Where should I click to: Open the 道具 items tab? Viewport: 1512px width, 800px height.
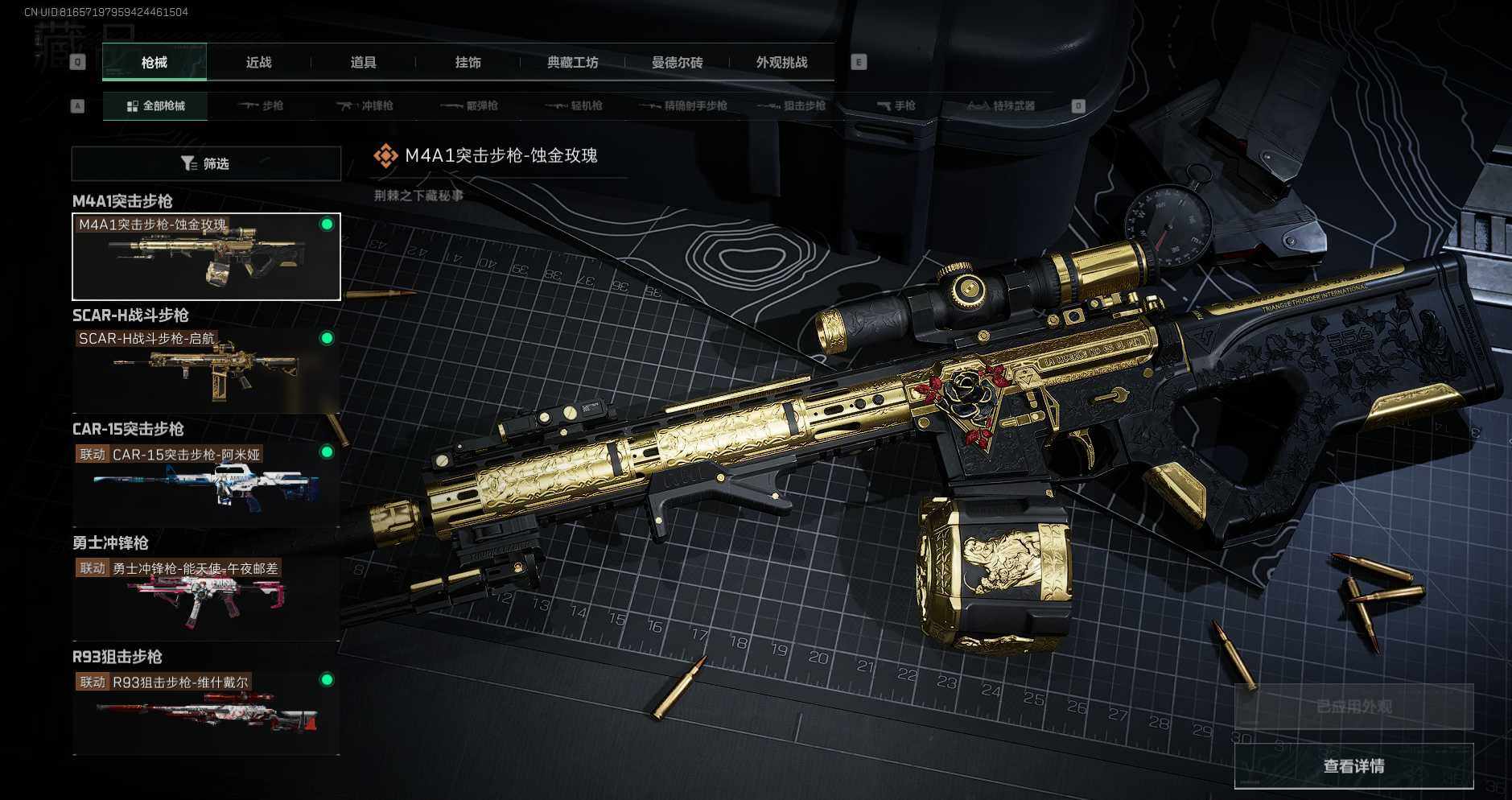click(363, 63)
